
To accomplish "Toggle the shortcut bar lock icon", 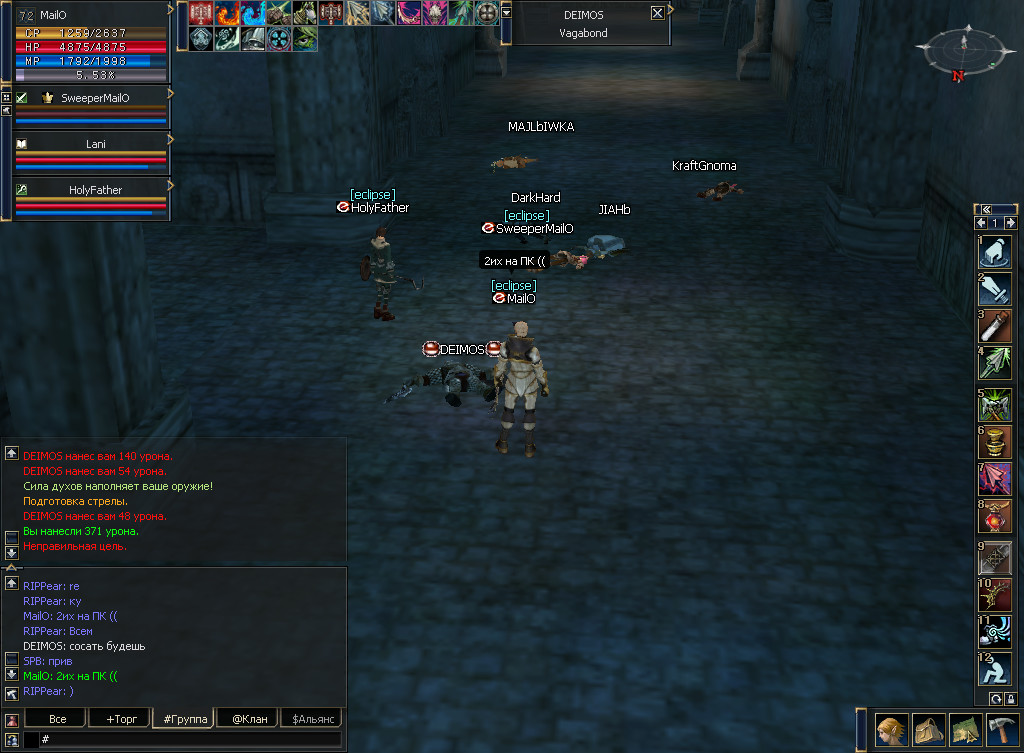I will tap(1011, 698).
